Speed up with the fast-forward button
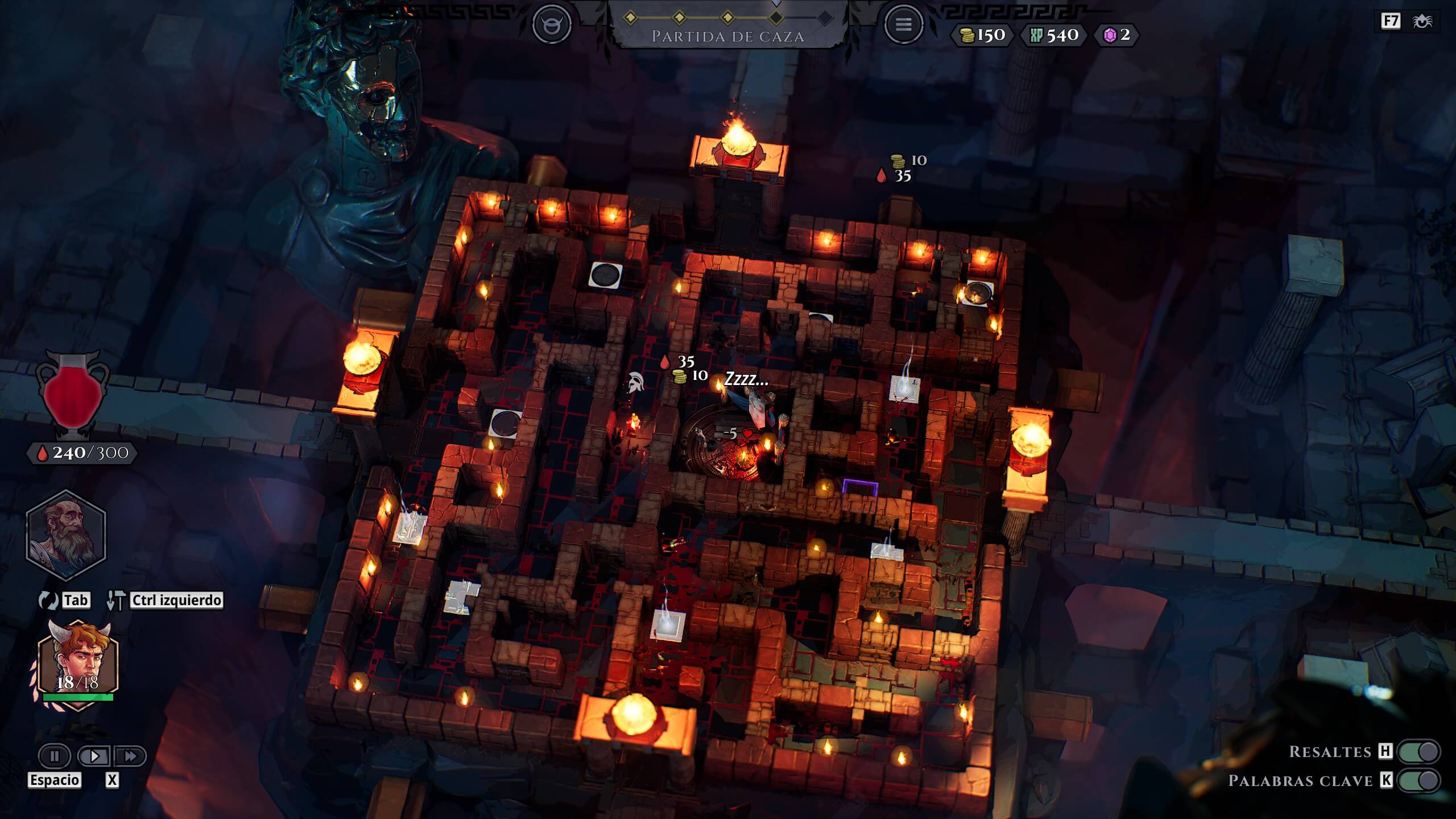The width and height of the screenshot is (1456, 819). pyautogui.click(x=130, y=756)
